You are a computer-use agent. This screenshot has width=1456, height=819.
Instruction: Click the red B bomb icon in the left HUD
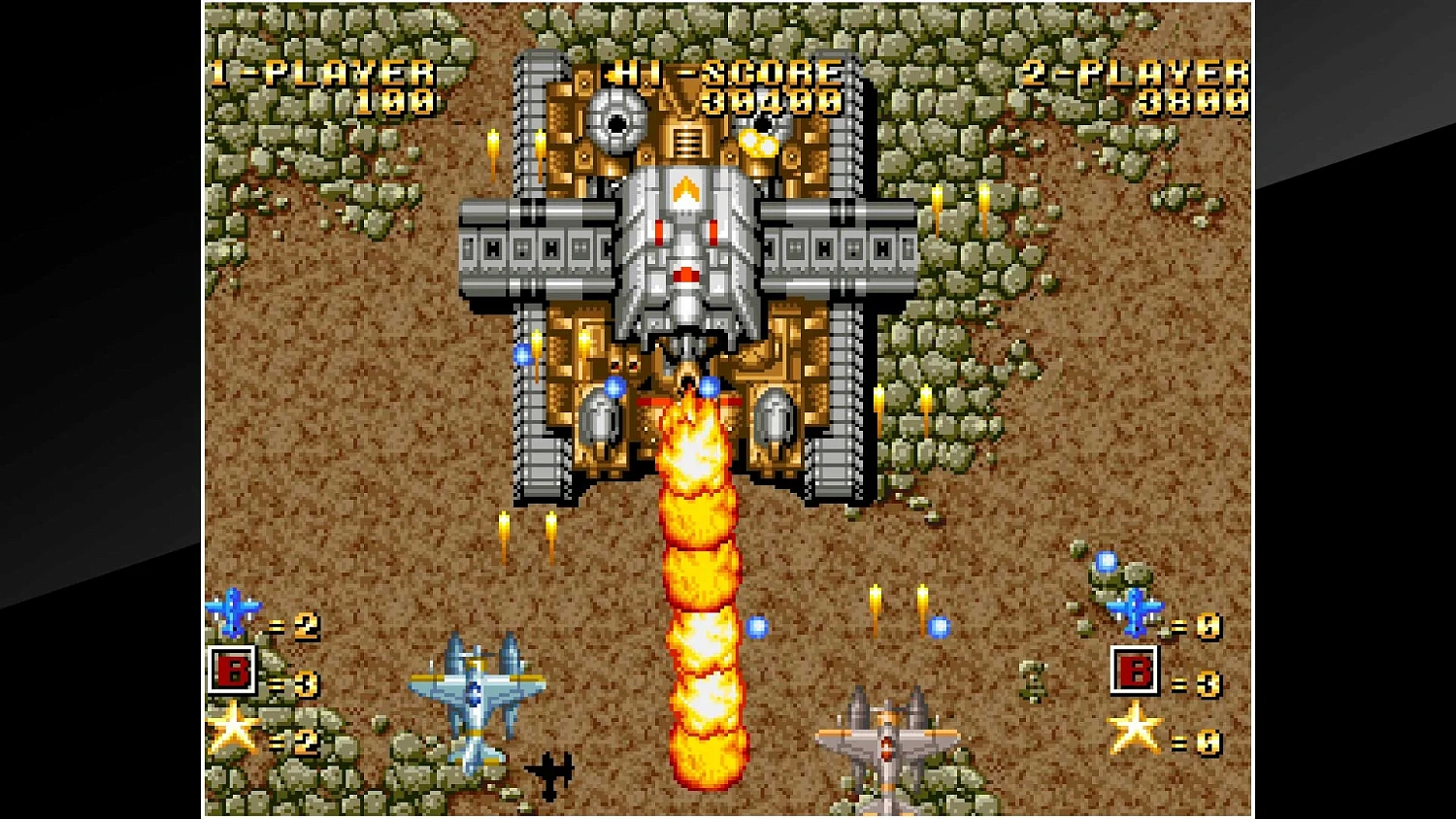[233, 671]
